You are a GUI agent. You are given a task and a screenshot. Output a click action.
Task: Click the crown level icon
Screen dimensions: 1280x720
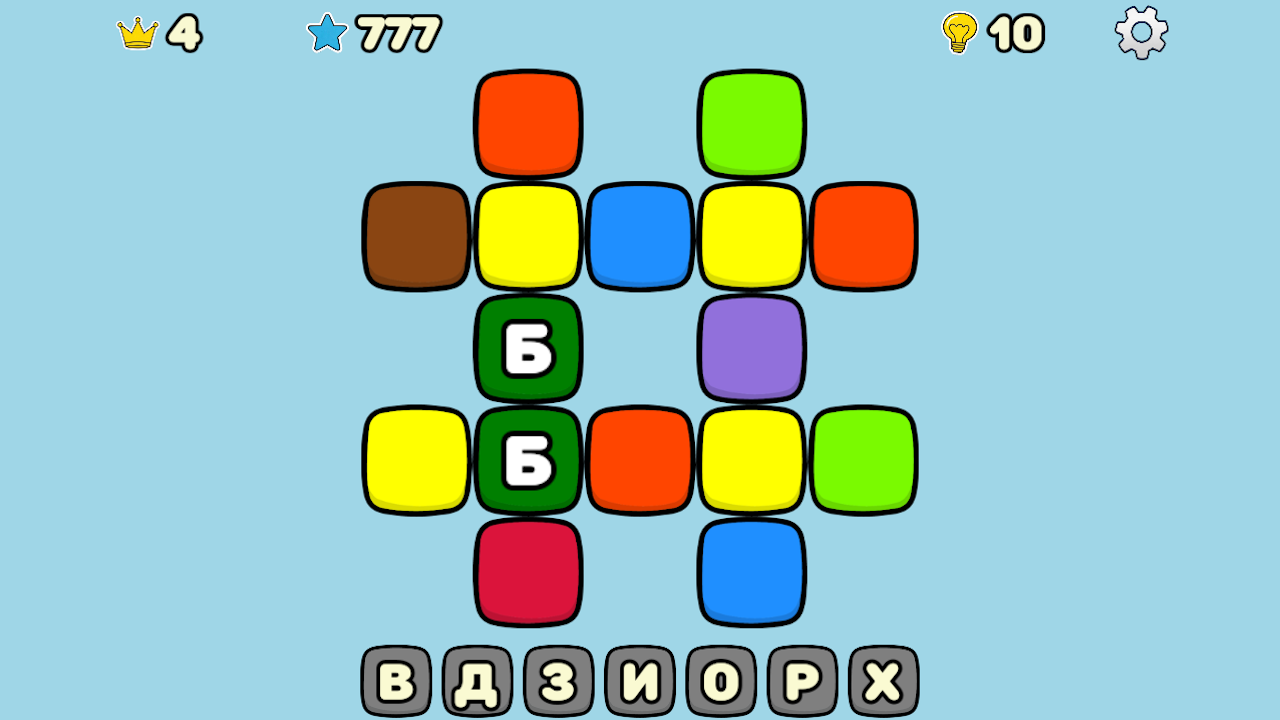point(138,32)
